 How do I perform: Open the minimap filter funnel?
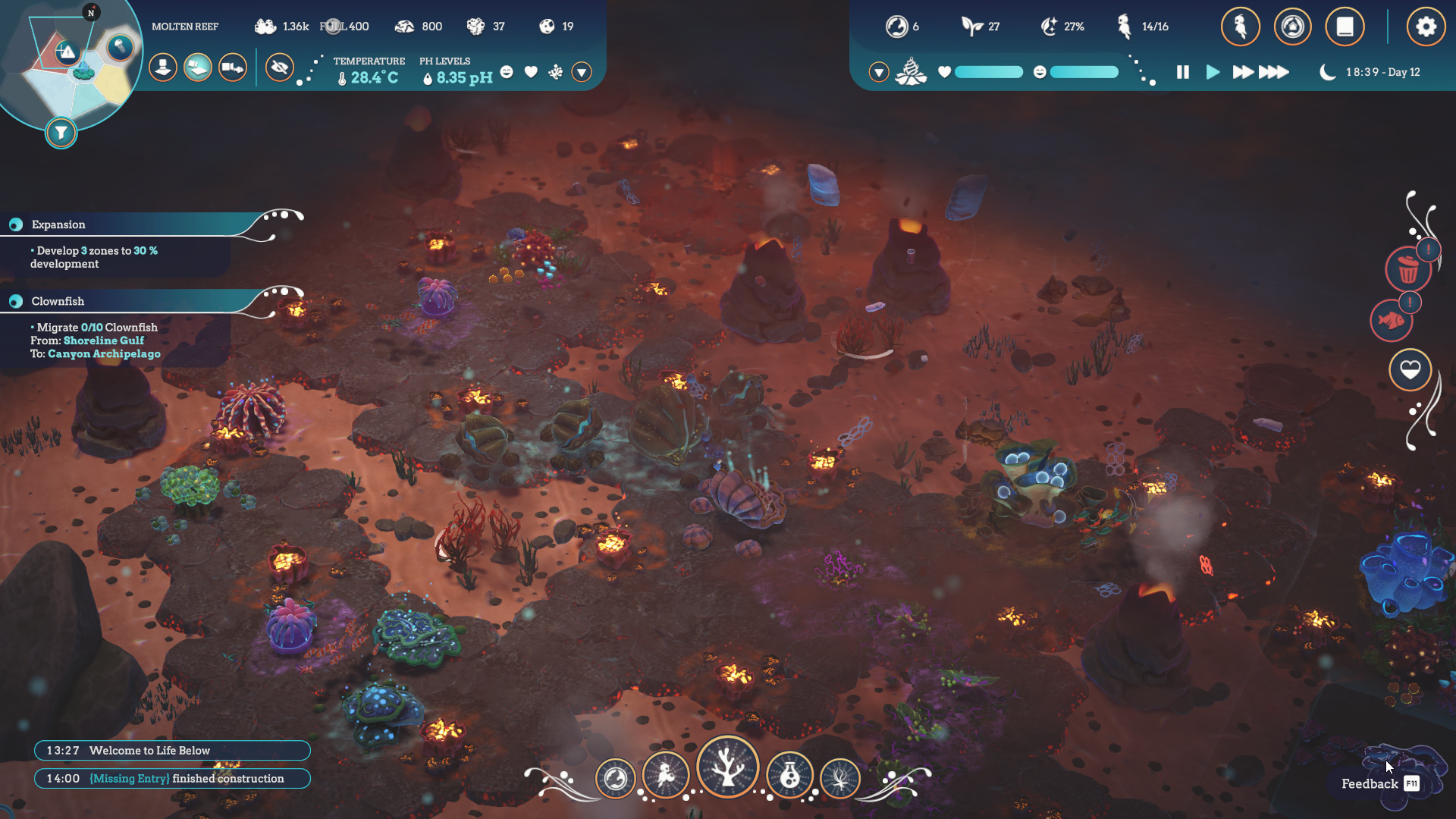[61, 133]
